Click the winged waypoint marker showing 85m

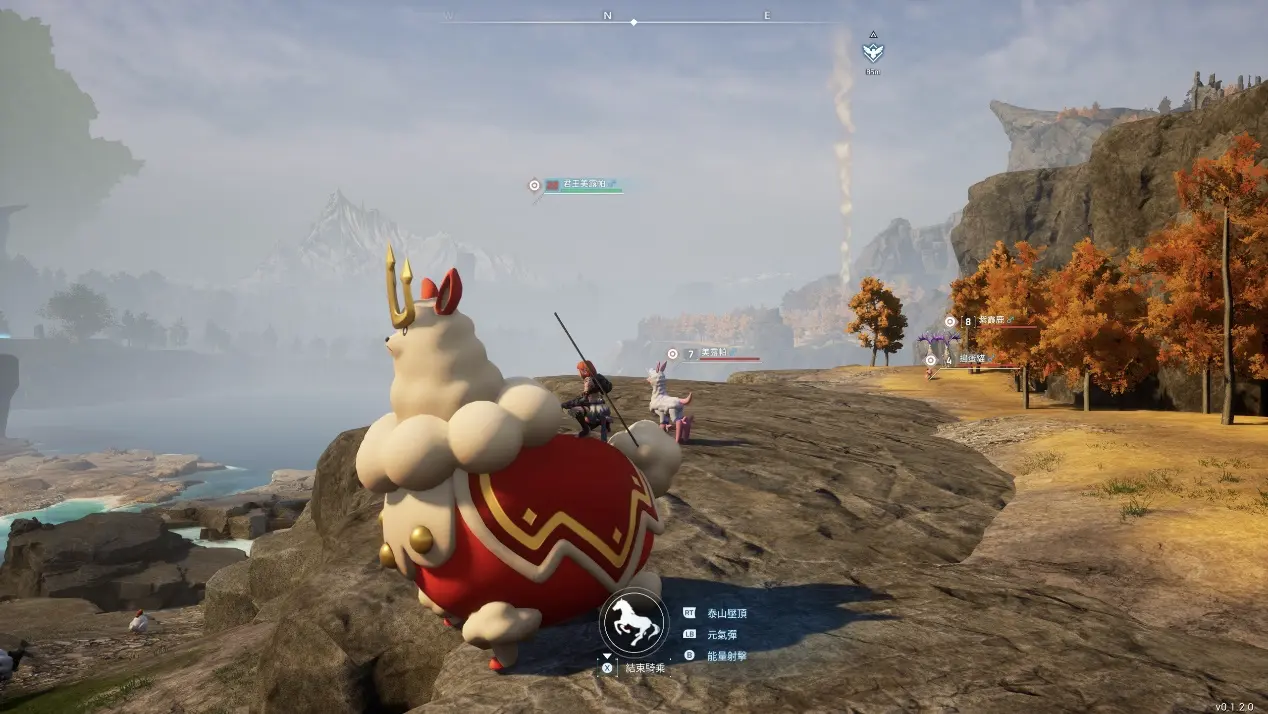click(873, 52)
